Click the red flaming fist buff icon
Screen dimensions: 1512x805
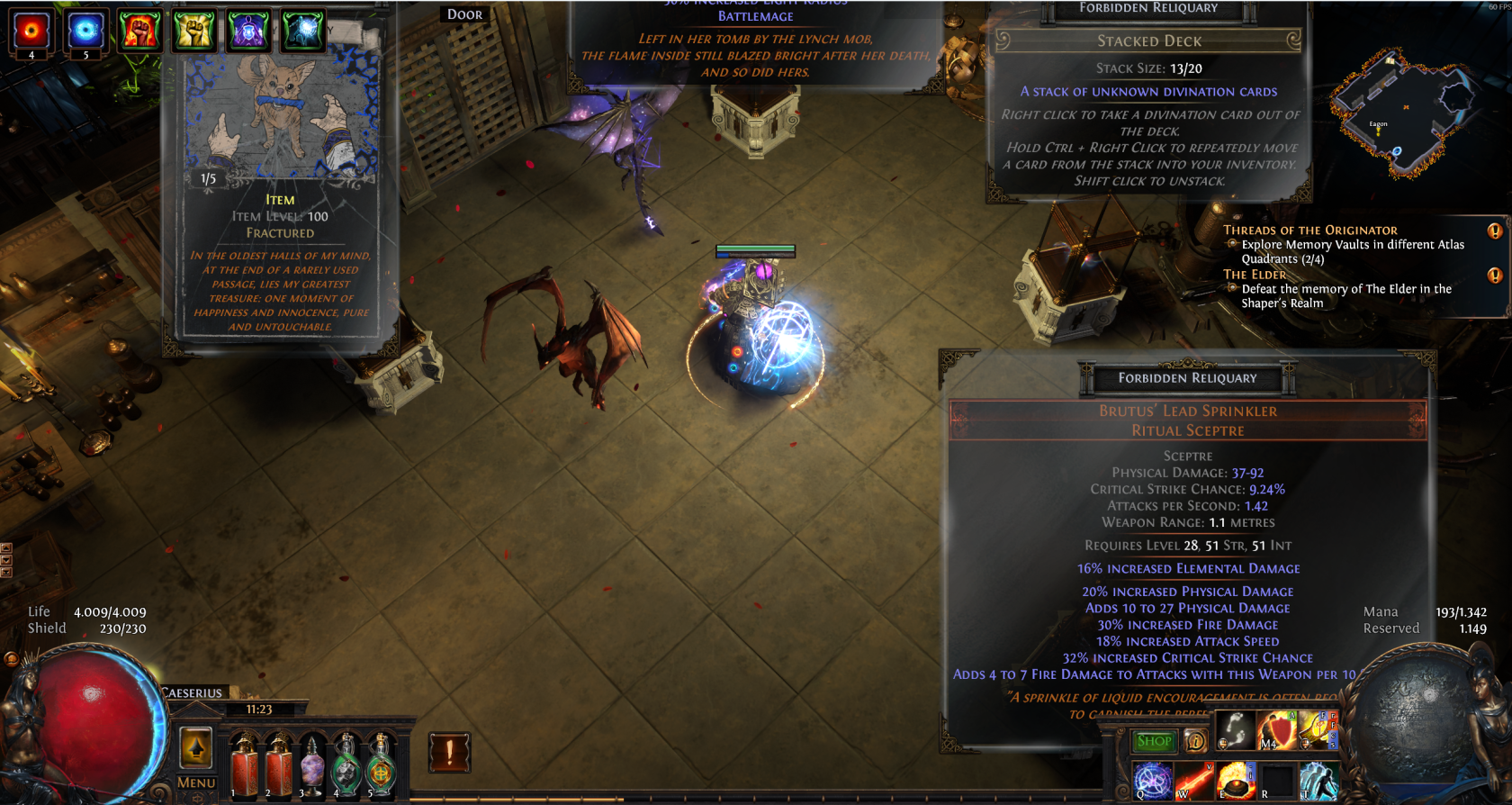pos(139,31)
